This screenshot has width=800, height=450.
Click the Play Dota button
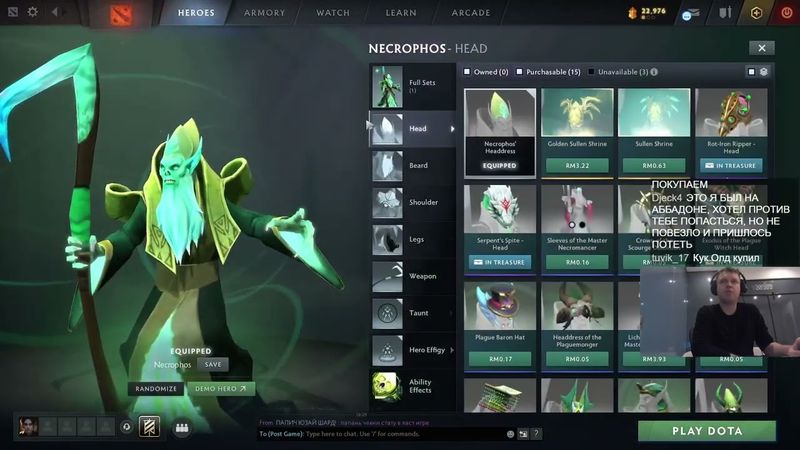(707, 431)
